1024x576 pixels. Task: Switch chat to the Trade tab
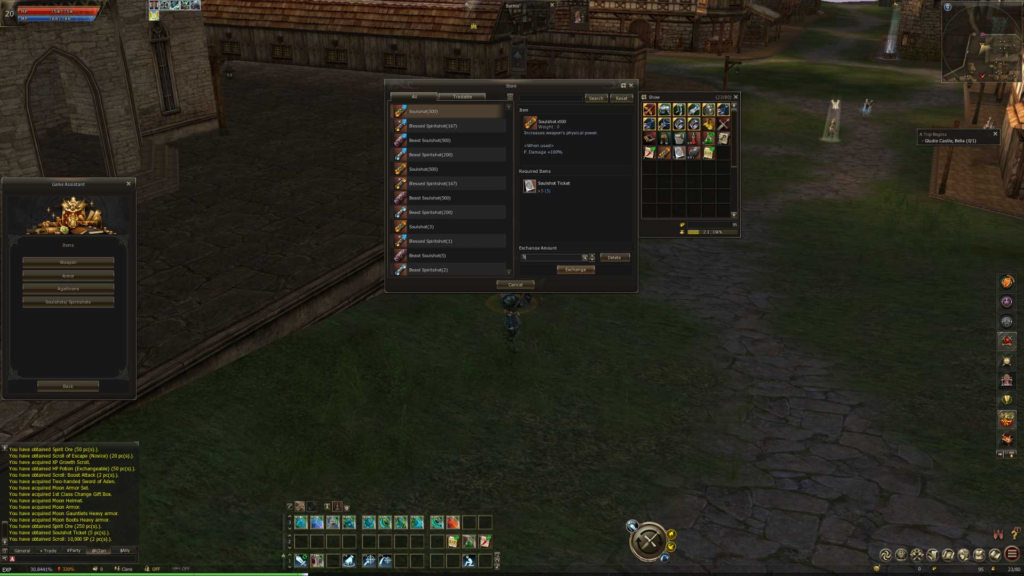(x=48, y=551)
